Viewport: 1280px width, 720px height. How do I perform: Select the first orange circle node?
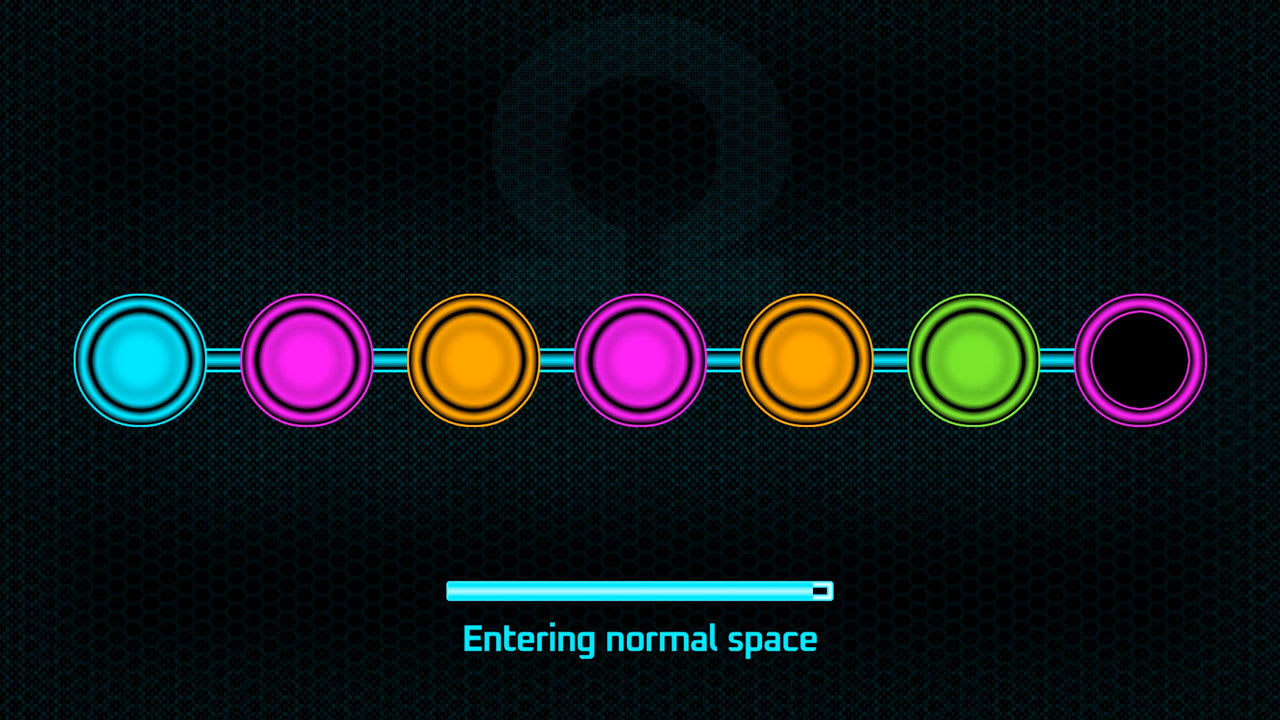[474, 361]
